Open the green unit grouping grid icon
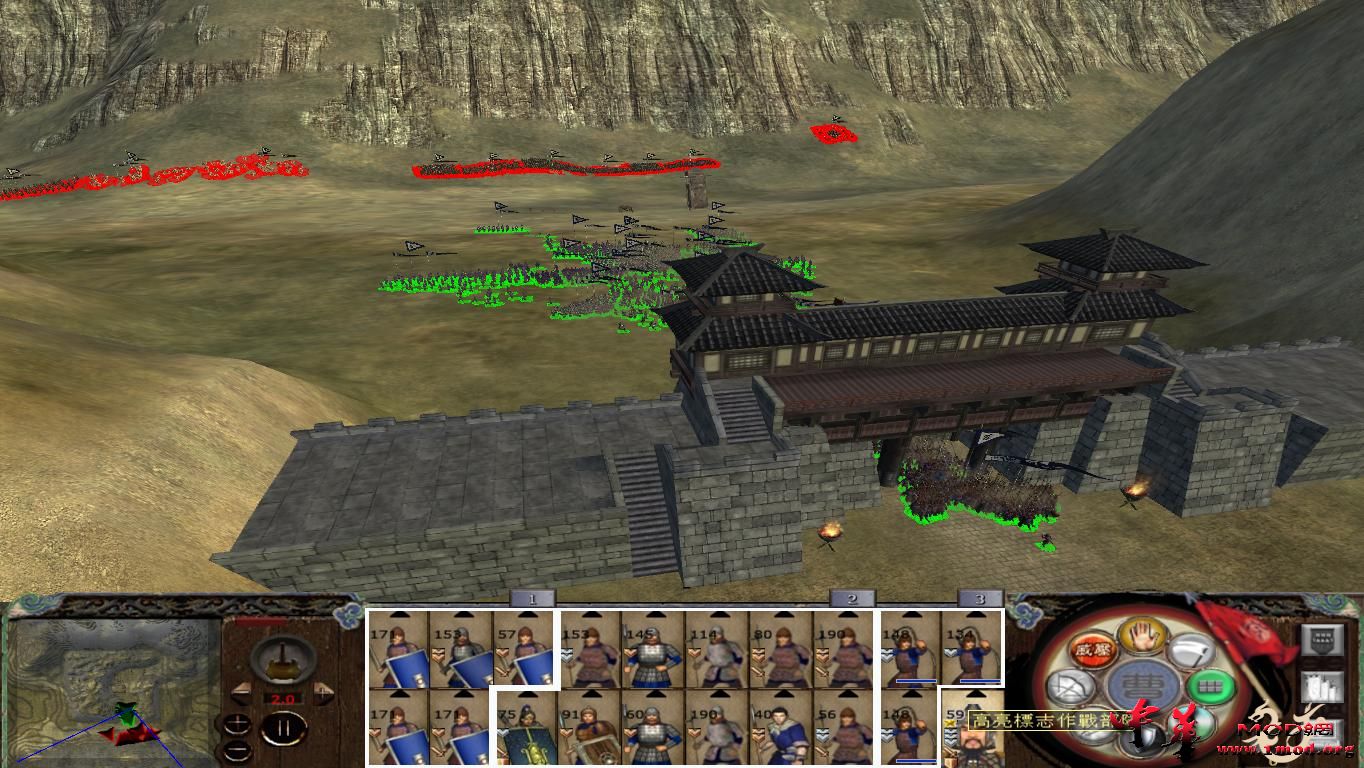 [1209, 686]
